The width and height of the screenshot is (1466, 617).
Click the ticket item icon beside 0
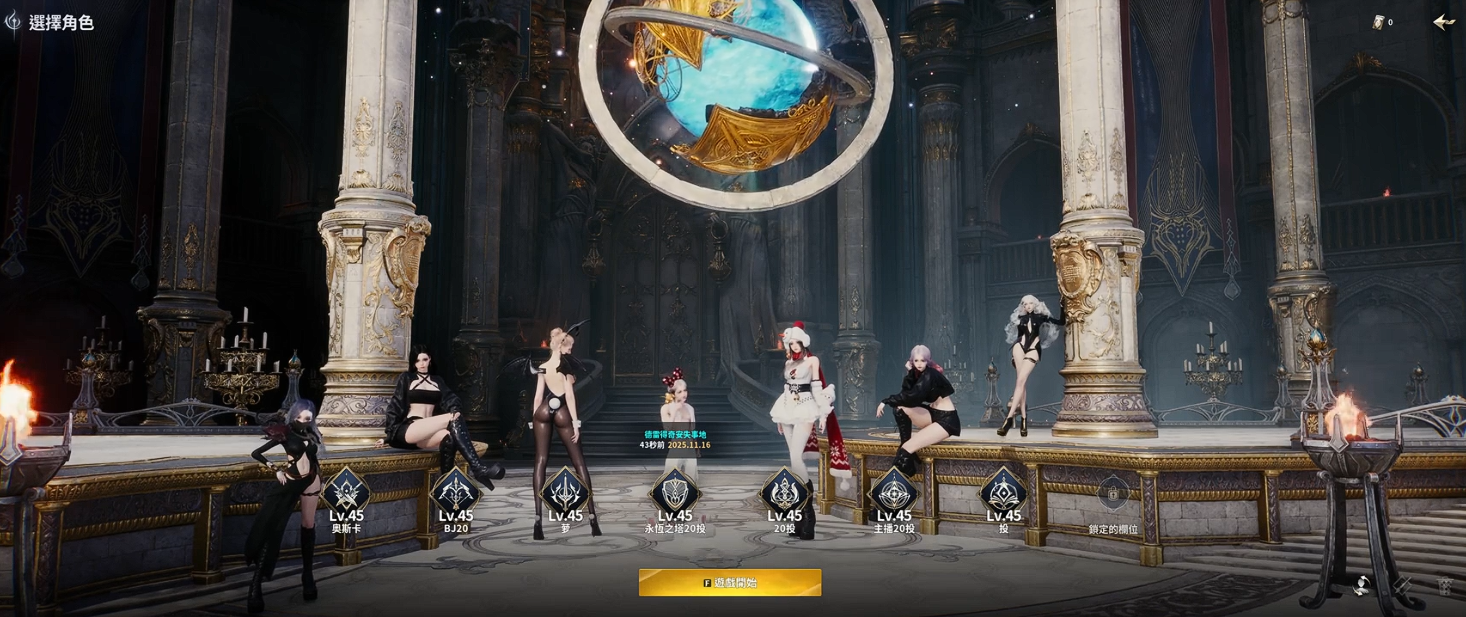(1378, 22)
